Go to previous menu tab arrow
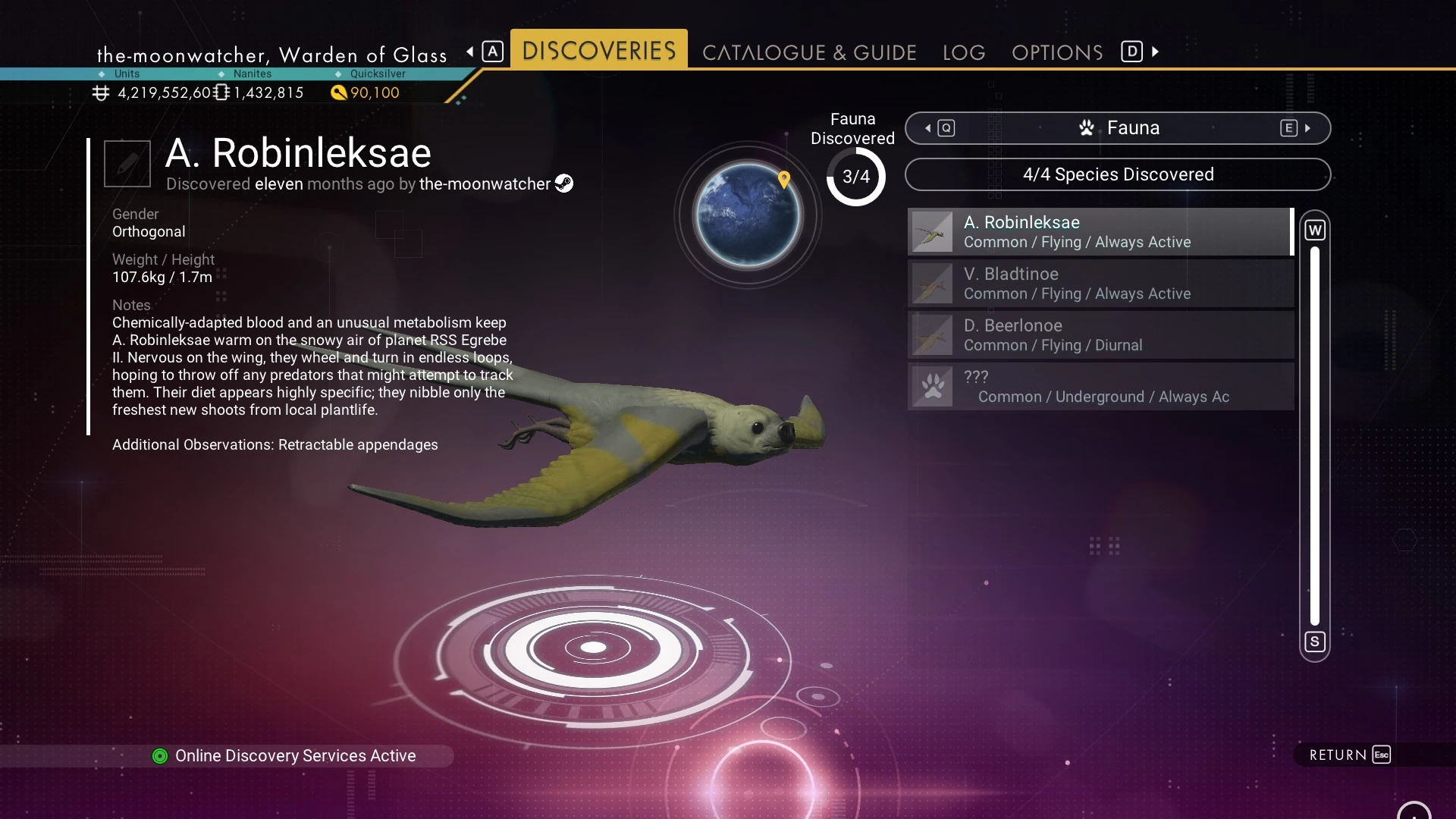The height and width of the screenshot is (819, 1456). coord(470,52)
